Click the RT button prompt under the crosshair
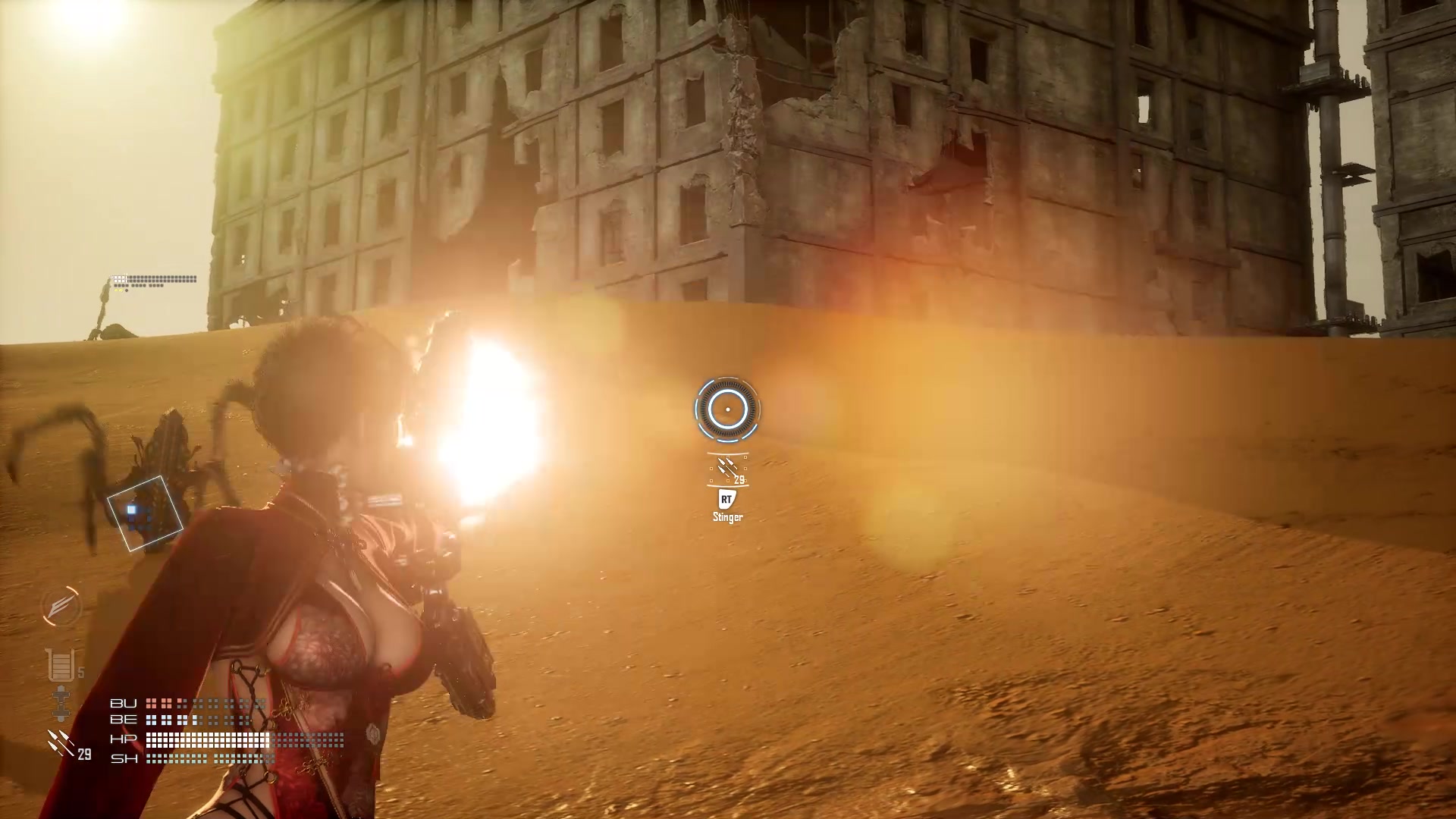The height and width of the screenshot is (819, 1456). coord(726,500)
